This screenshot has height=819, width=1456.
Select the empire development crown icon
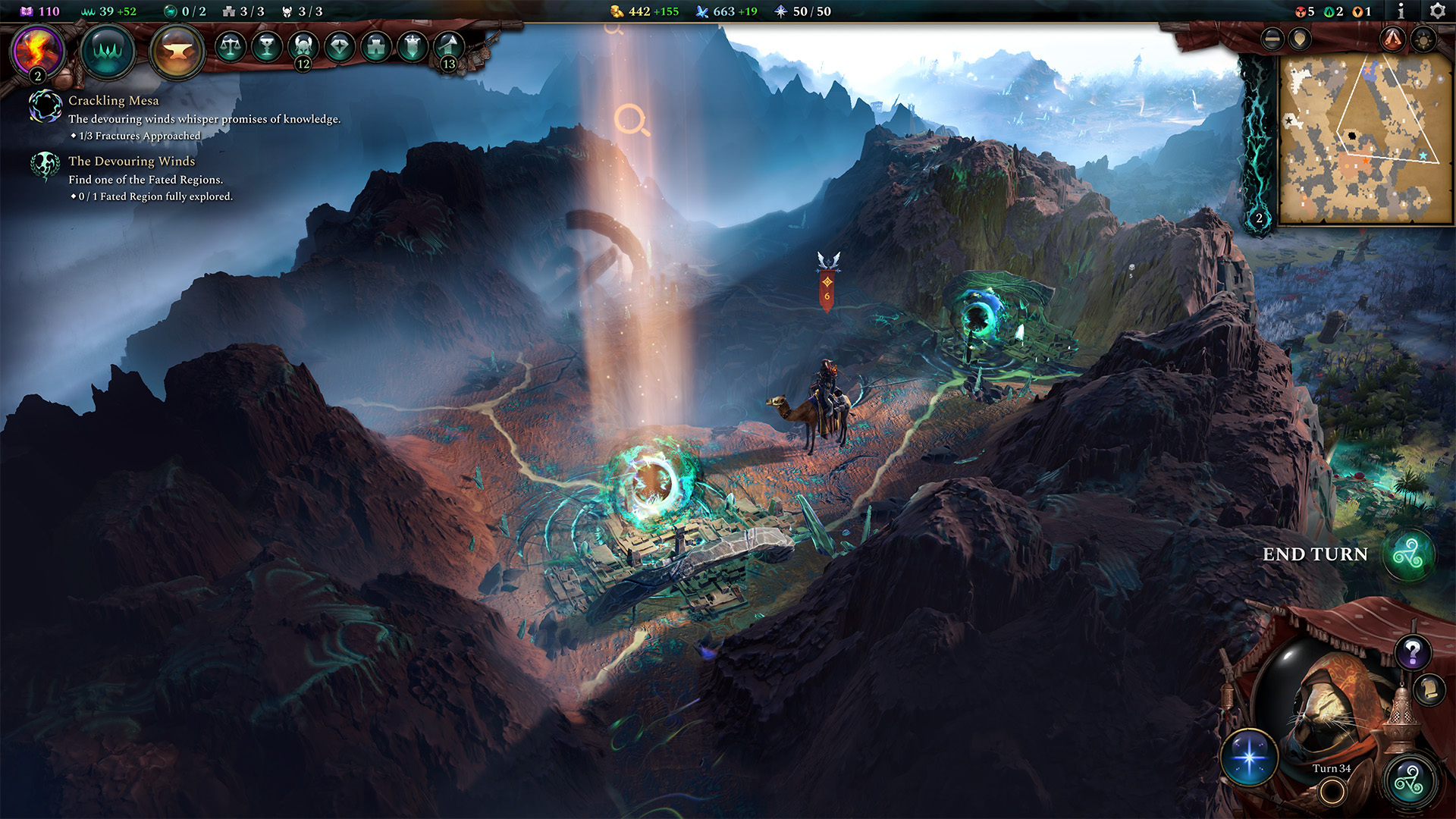108,51
